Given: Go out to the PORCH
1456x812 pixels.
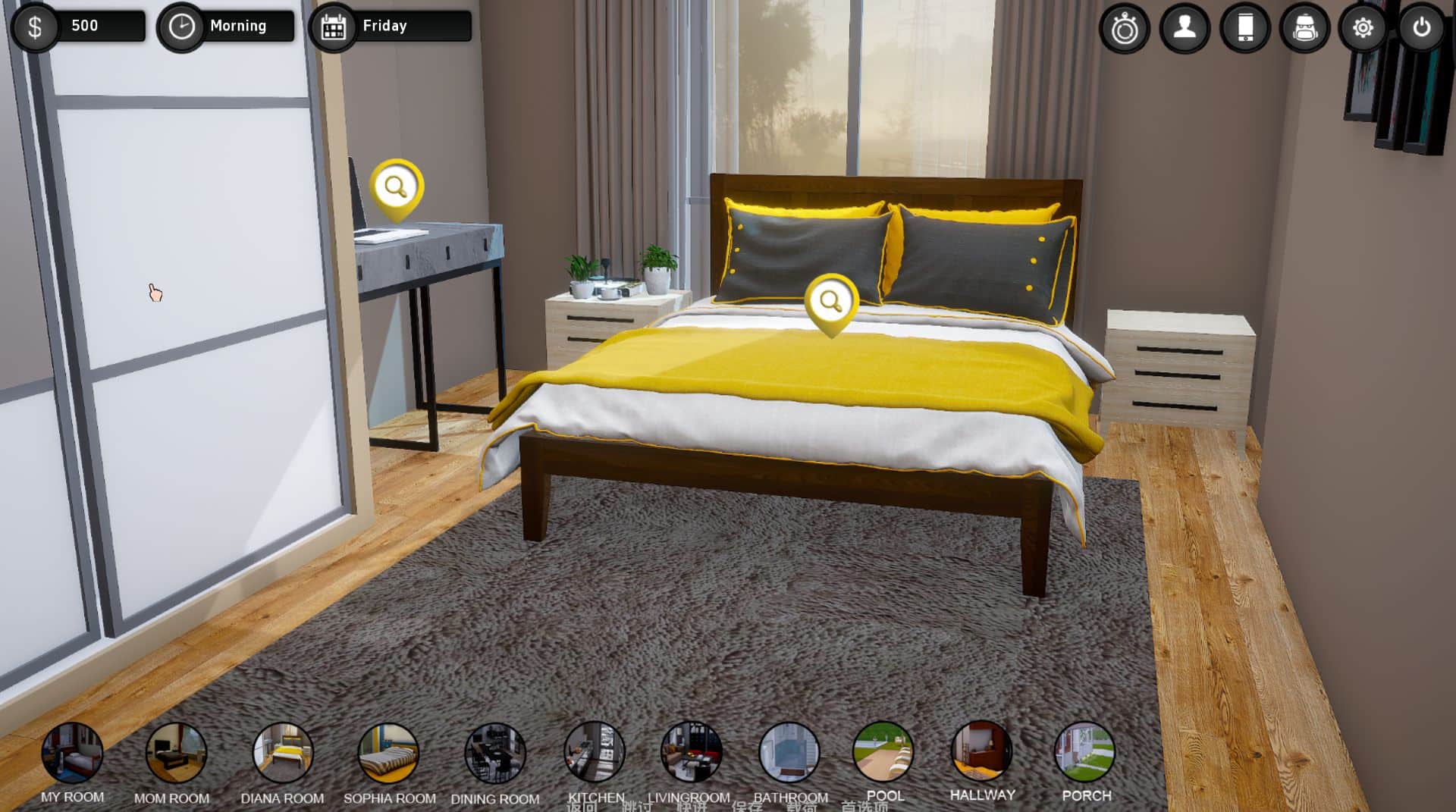Looking at the screenshot, I should pyautogui.click(x=1085, y=751).
